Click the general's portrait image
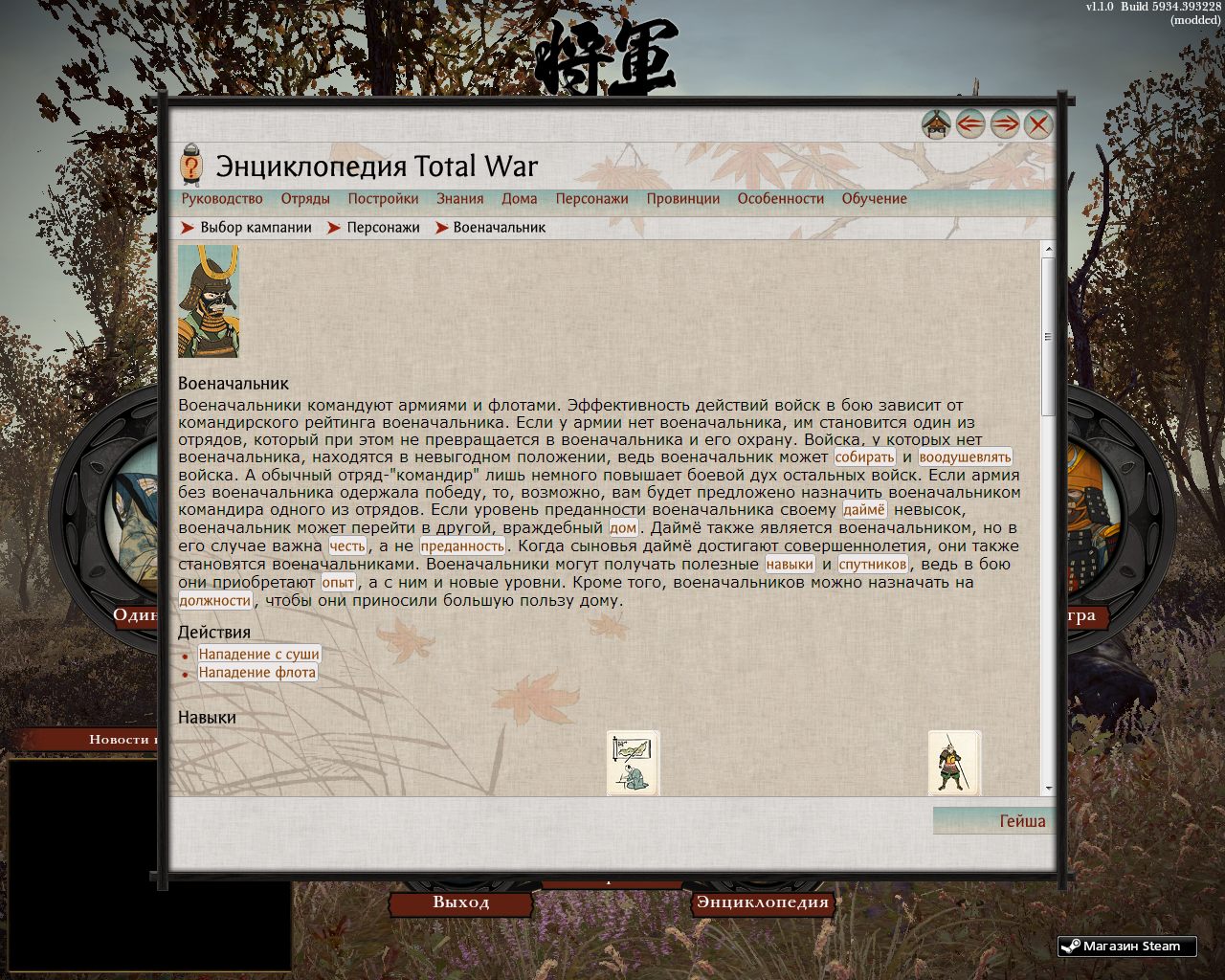The height and width of the screenshot is (980, 1225). 209,302
